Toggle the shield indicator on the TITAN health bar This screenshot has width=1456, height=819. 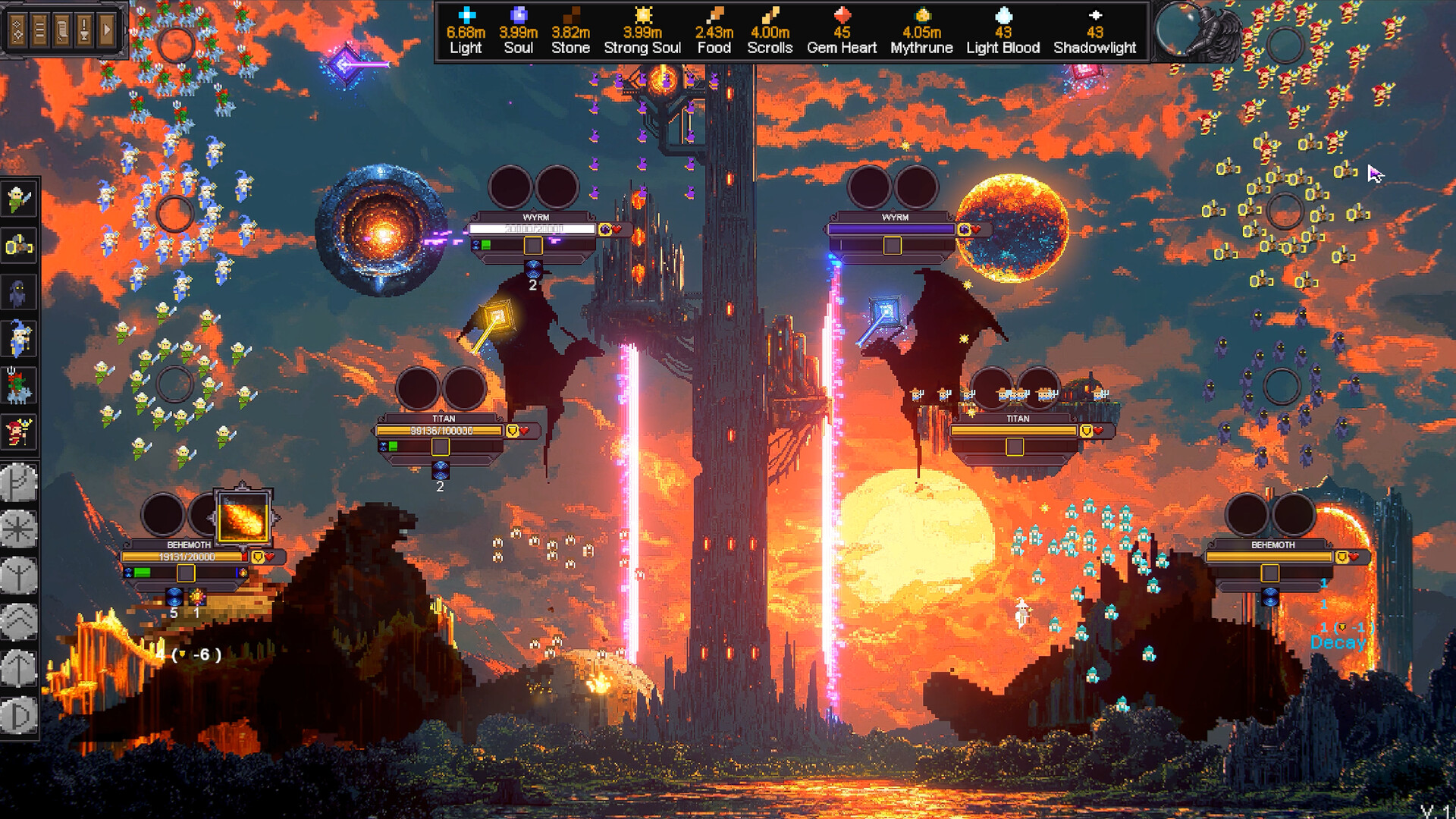coord(512,430)
